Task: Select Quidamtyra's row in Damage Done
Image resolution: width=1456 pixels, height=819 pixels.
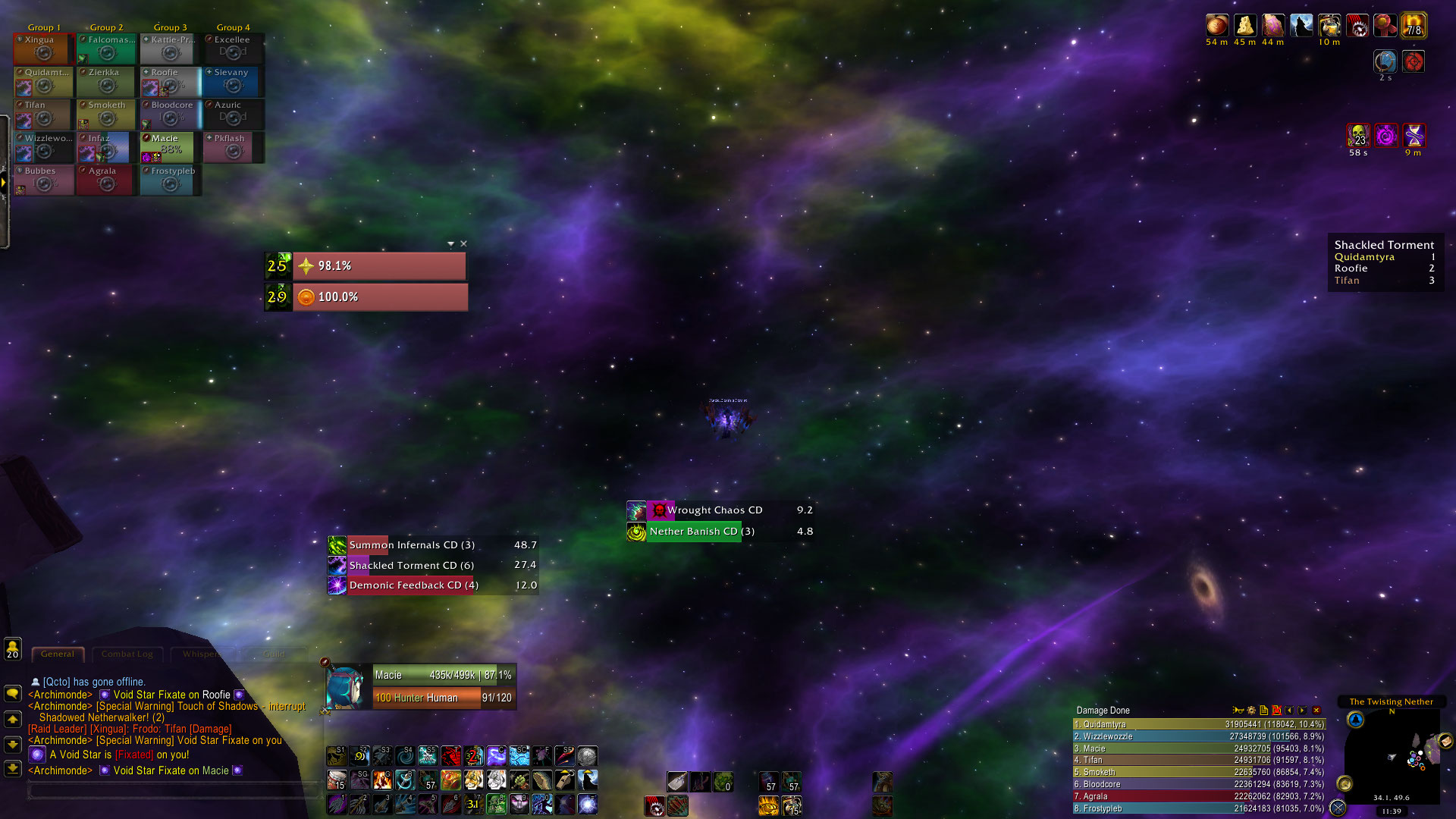Action: (1198, 724)
